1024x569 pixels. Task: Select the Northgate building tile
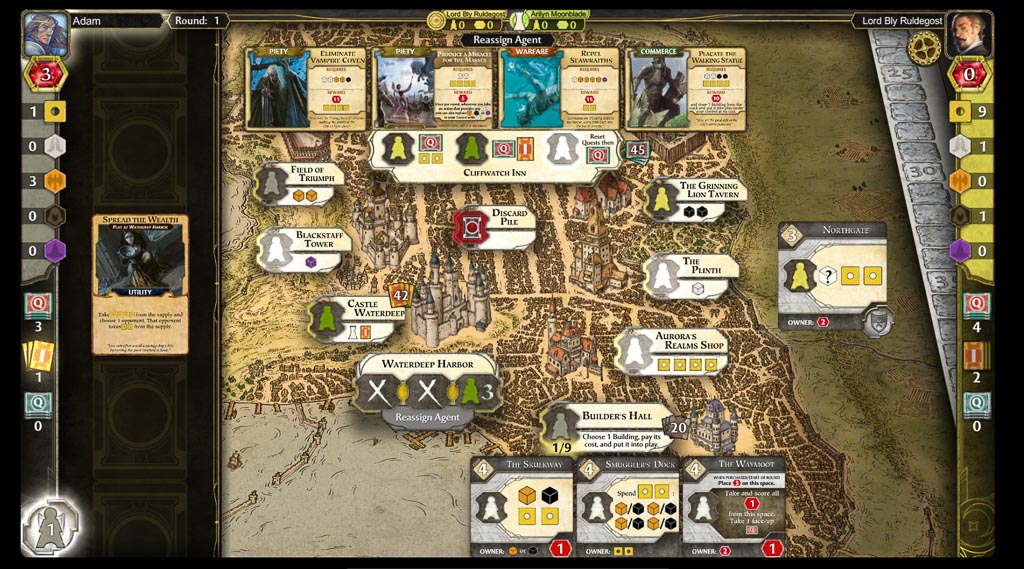833,275
